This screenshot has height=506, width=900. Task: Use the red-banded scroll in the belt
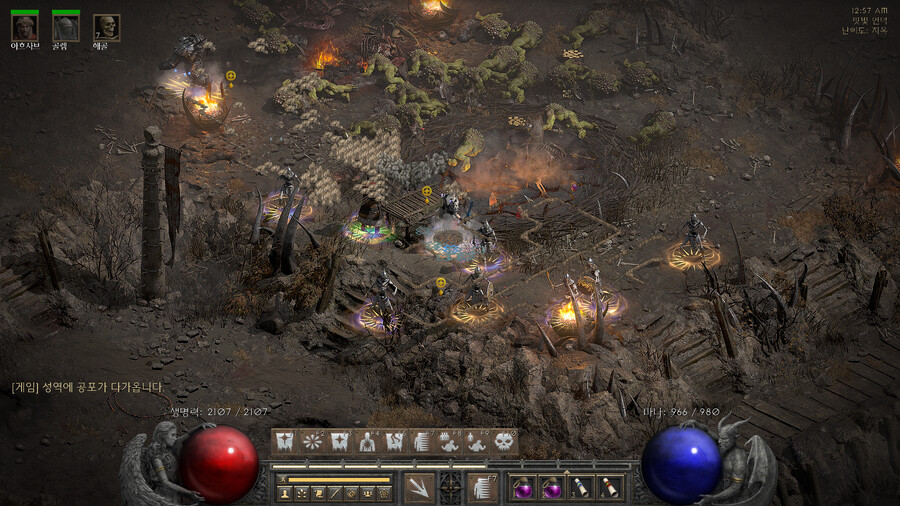pos(607,487)
